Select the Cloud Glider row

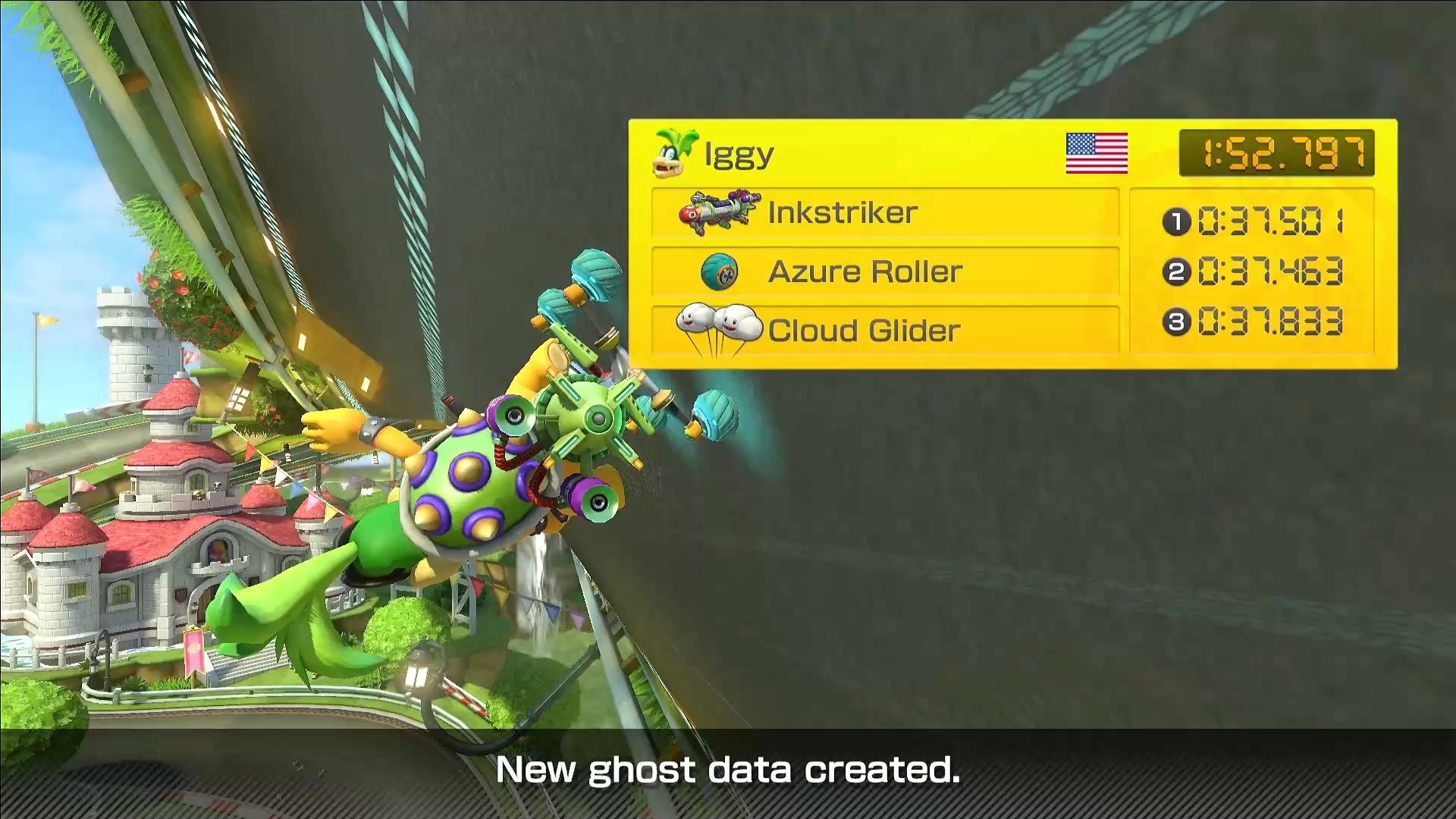[x=884, y=331]
